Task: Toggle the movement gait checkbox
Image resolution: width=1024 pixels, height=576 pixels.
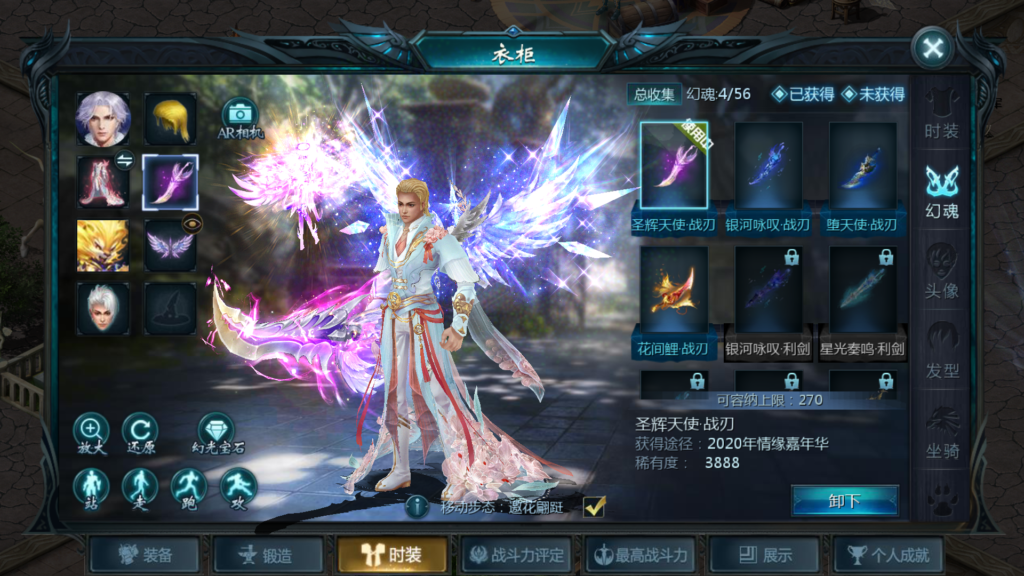Action: coord(594,507)
